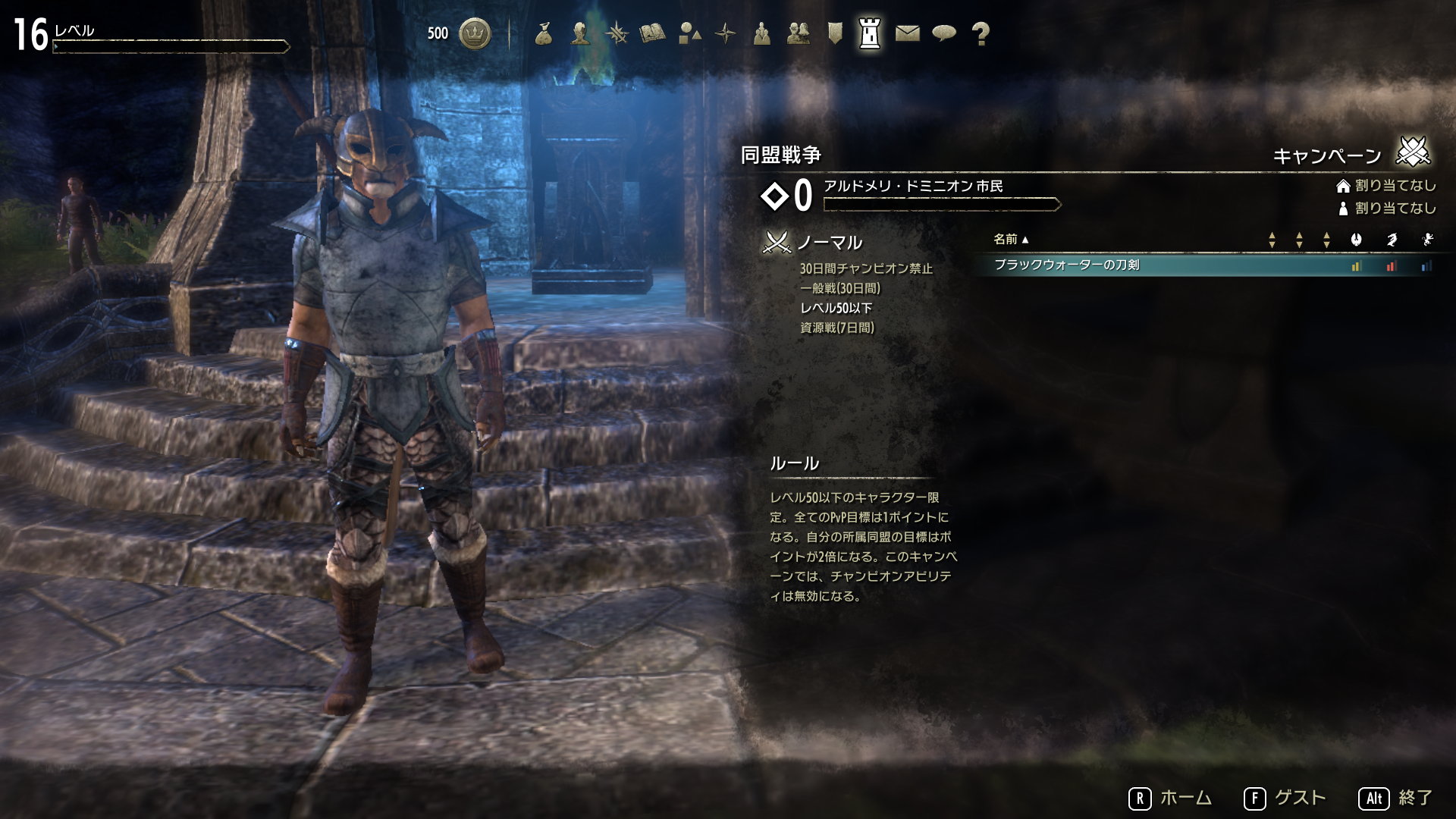Select the highlighted Campaign tower tab
The height and width of the screenshot is (819, 1456).
point(869,32)
